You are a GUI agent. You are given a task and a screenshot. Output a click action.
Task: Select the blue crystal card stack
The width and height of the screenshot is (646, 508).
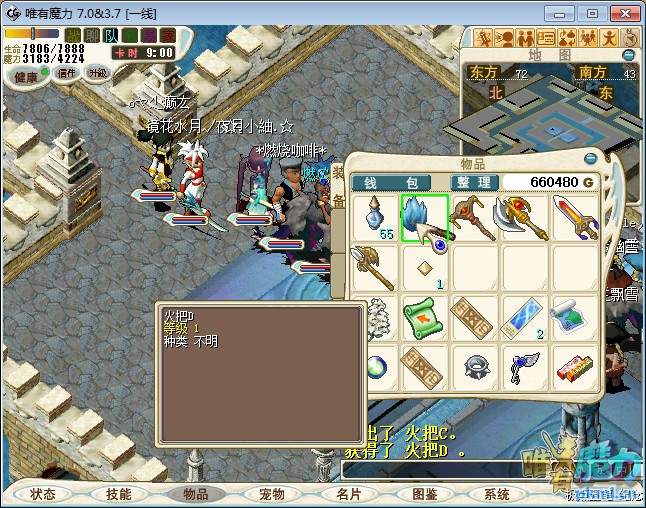pyautogui.click(x=523, y=318)
